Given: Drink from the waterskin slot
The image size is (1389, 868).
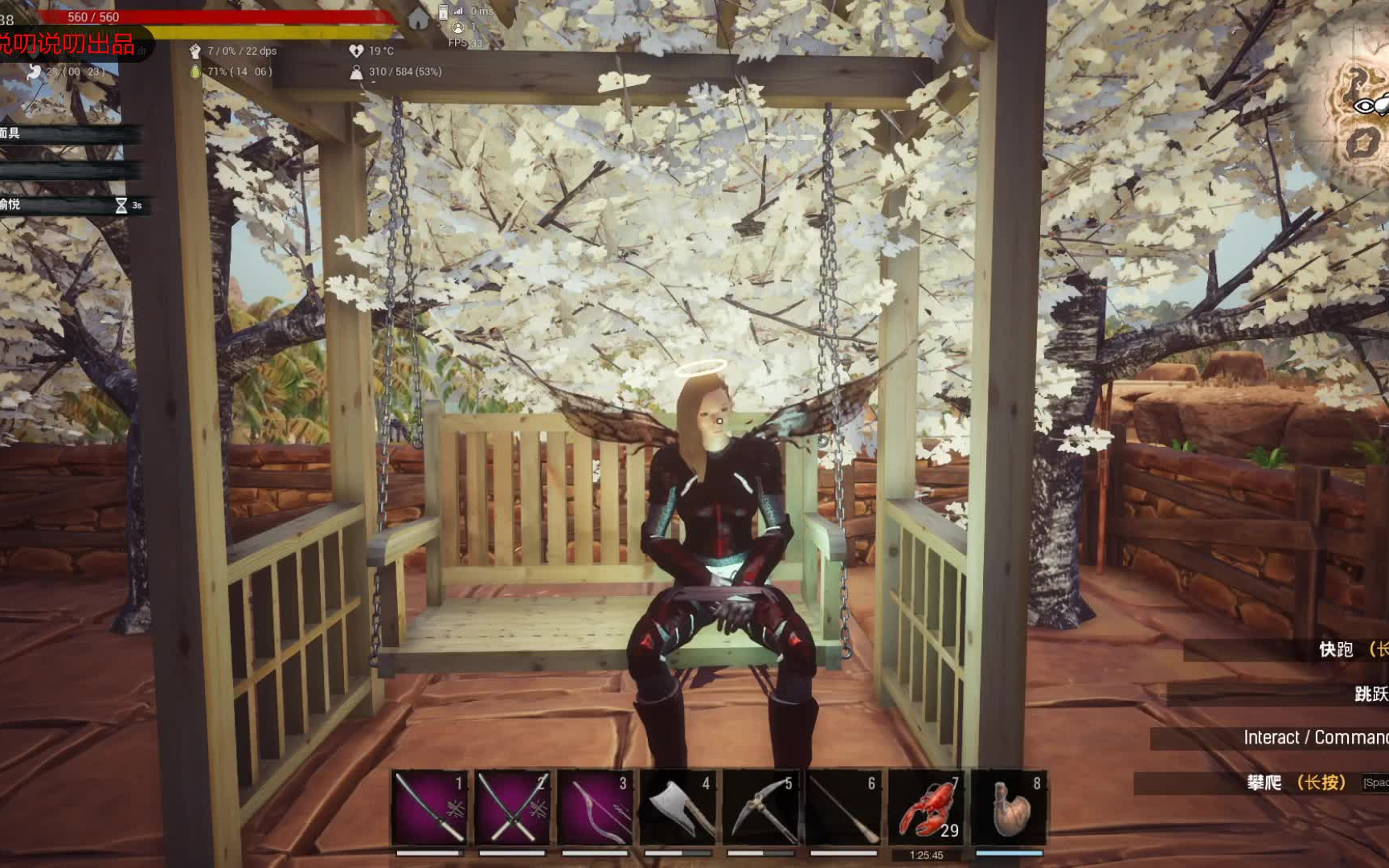Looking at the screenshot, I should point(1009,807).
